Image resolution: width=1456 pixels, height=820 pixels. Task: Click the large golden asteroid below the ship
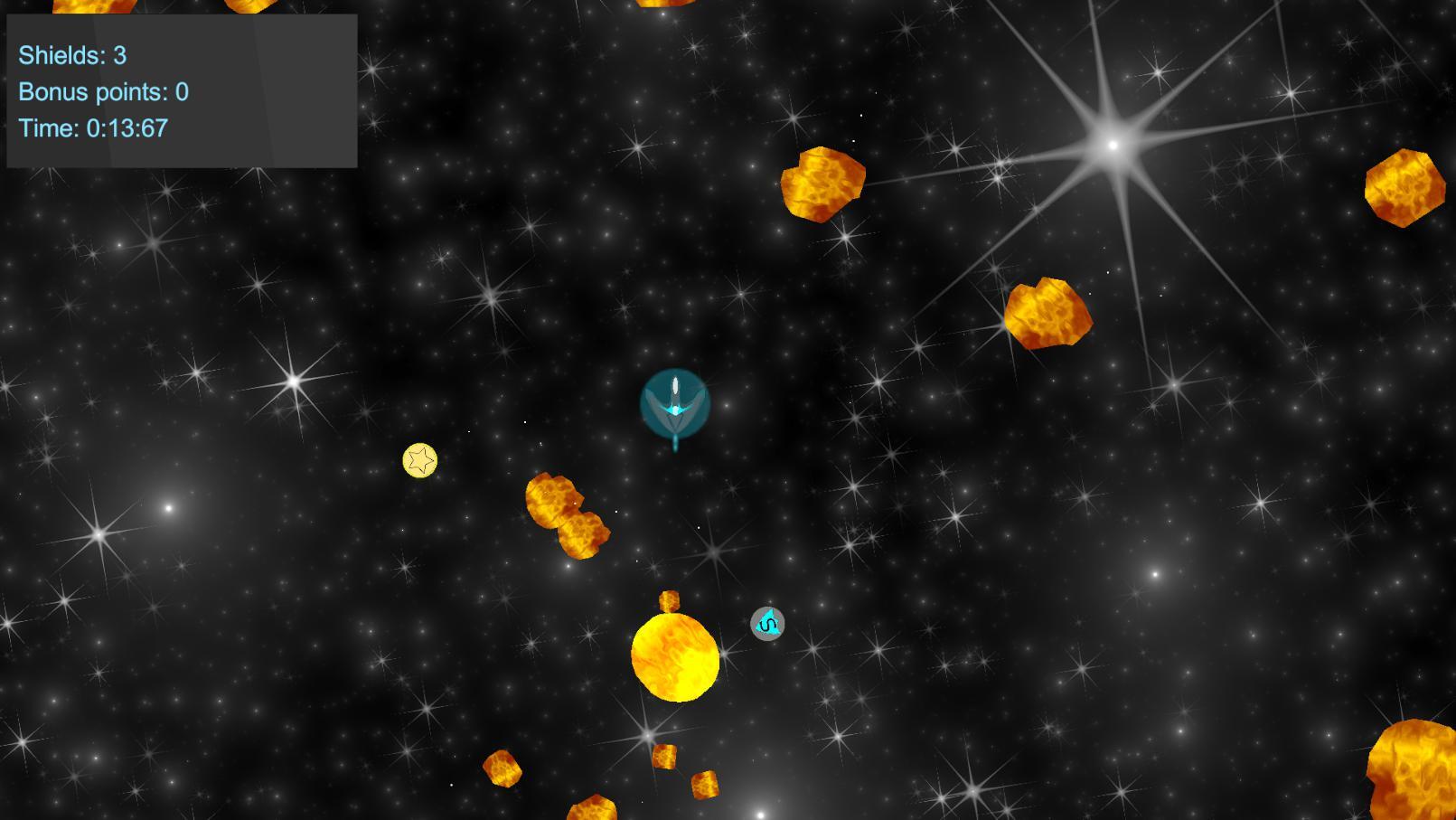tap(674, 659)
